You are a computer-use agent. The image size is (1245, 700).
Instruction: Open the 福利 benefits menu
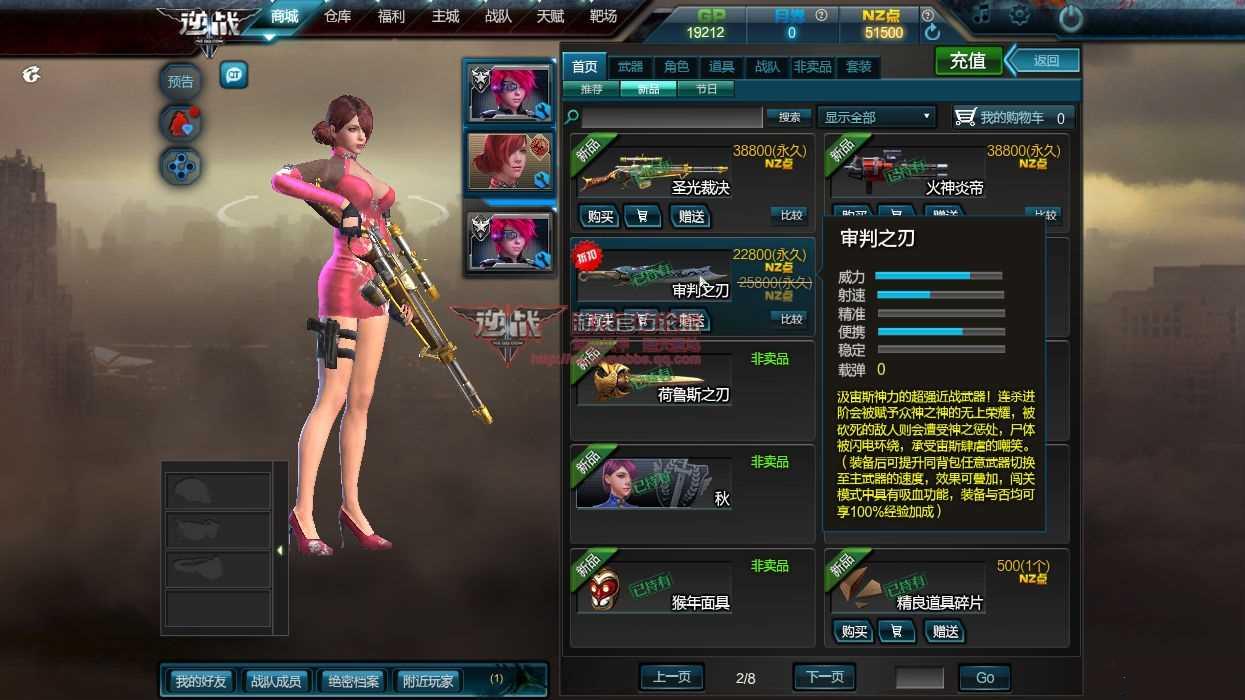point(391,16)
